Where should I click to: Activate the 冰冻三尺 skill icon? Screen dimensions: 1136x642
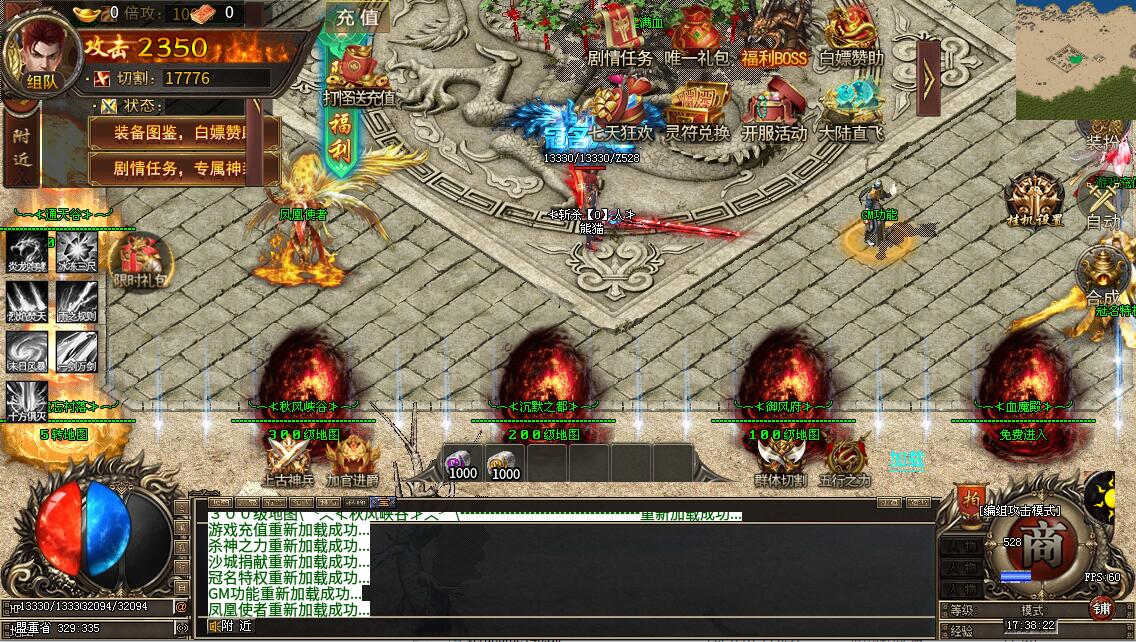(x=77, y=251)
